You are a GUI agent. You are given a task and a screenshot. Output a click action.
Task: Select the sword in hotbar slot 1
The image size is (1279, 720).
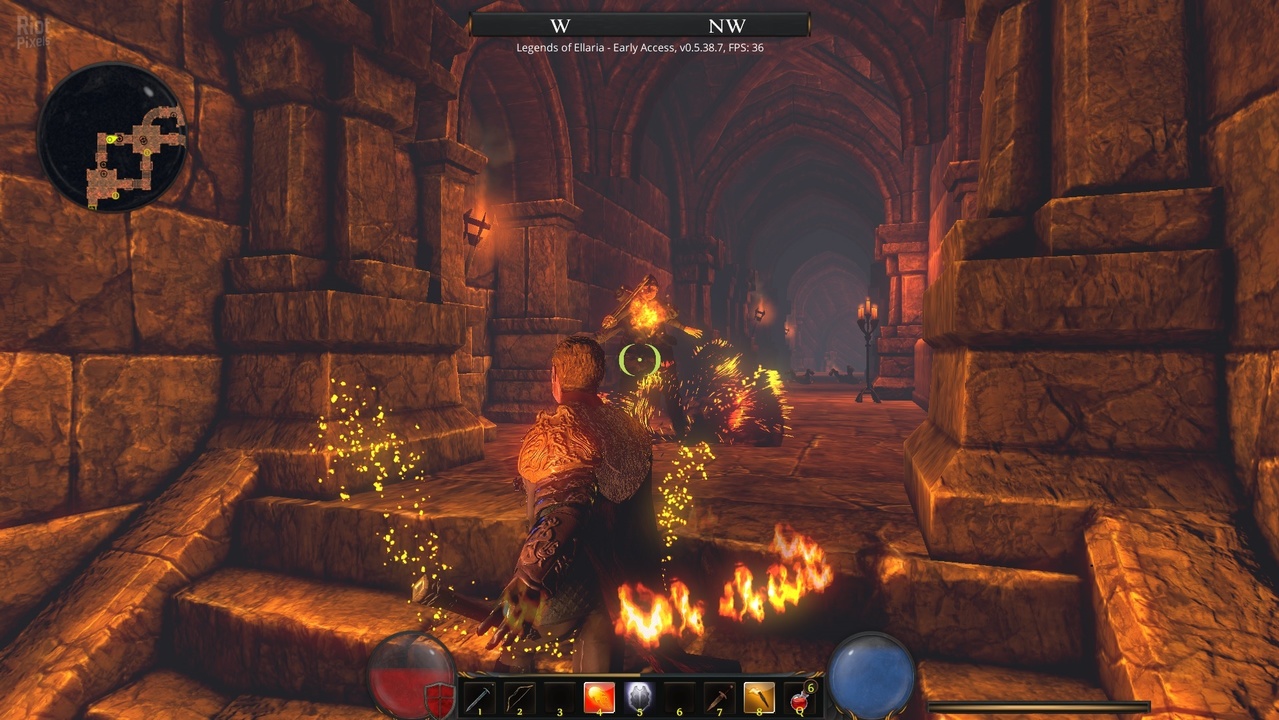click(x=479, y=696)
